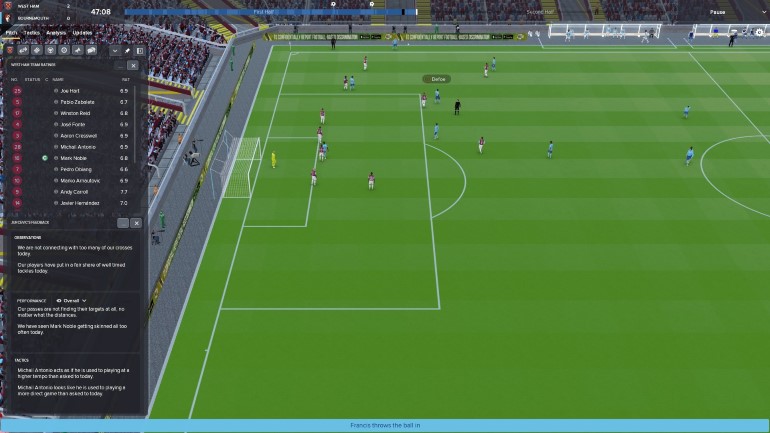Click the match timeline bar

pos(300,13)
